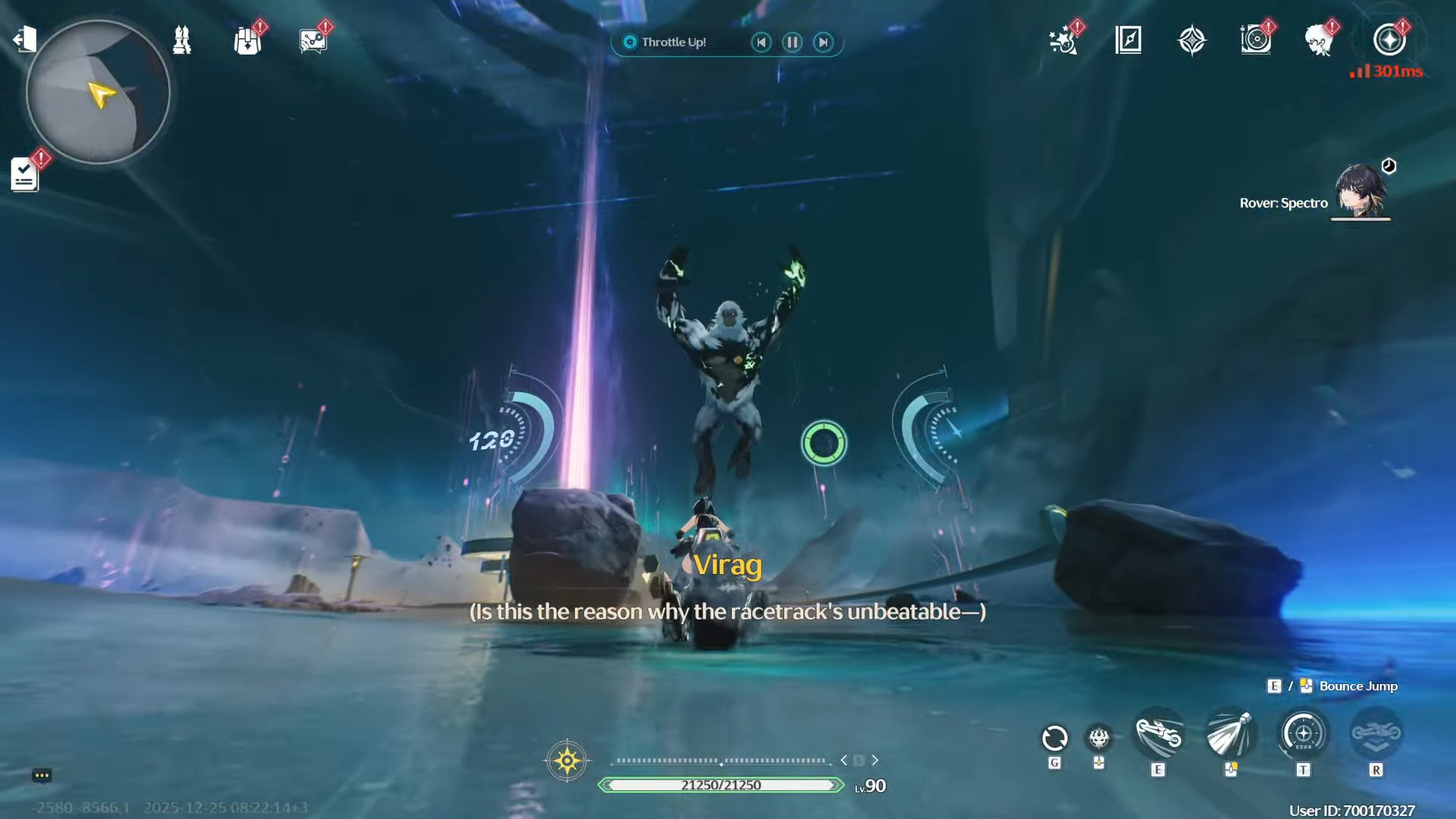This screenshot has width=1456, height=819.
Task: Open the terminal star-circle menu
Action: pos(1389,40)
